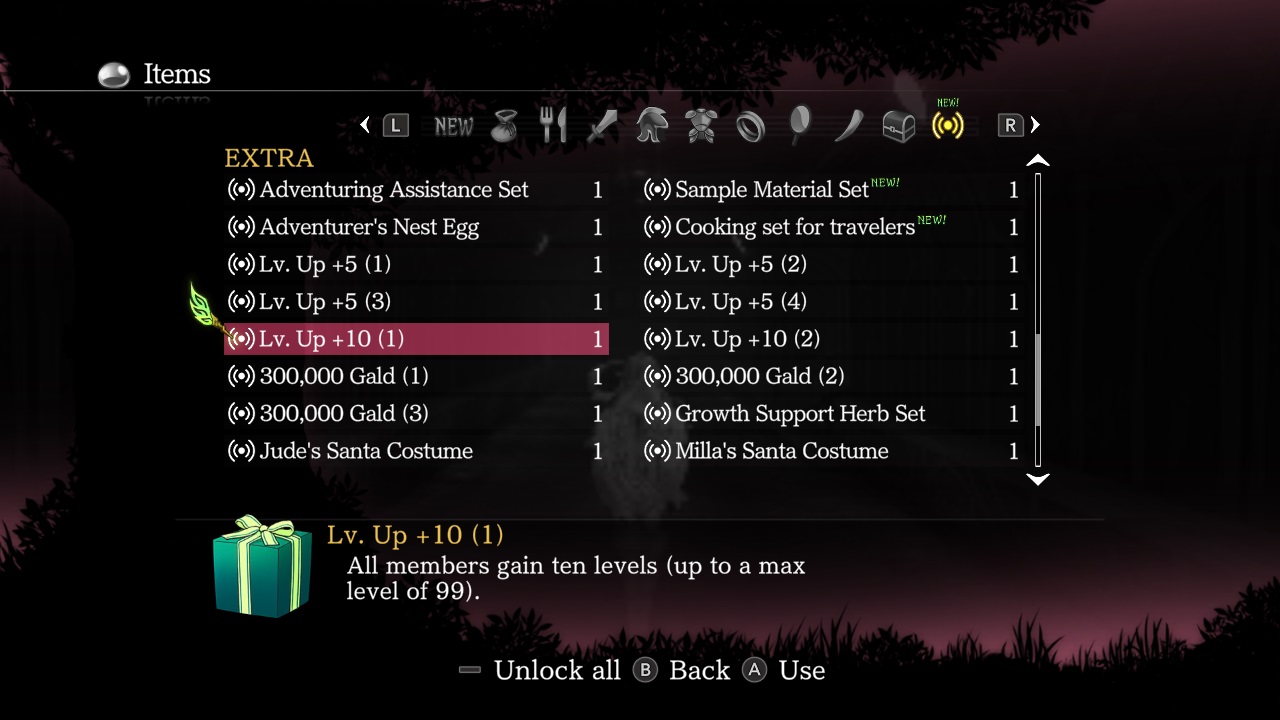Select the helmet headgear category icon
Viewport: 1280px width, 720px height.
tap(651, 125)
